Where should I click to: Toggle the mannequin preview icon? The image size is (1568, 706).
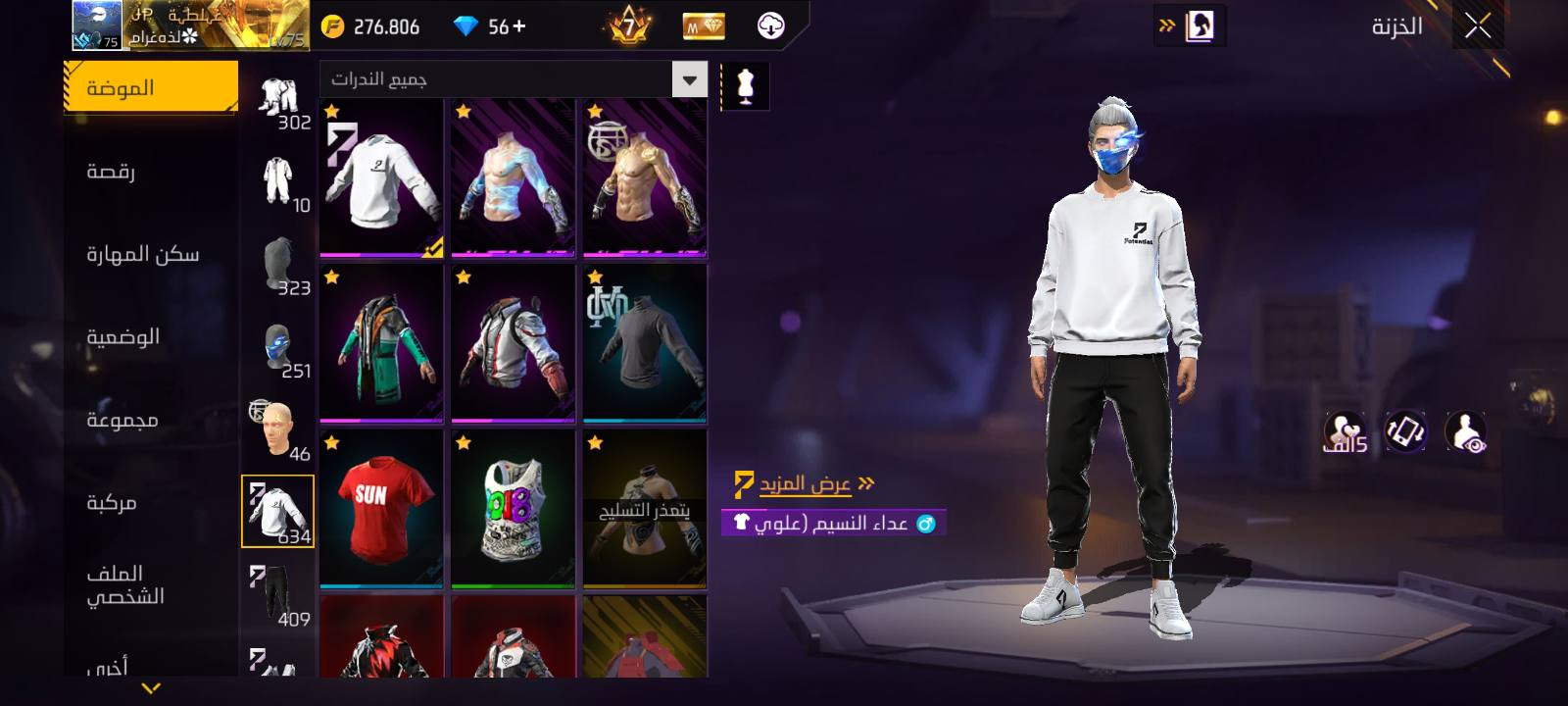(745, 87)
